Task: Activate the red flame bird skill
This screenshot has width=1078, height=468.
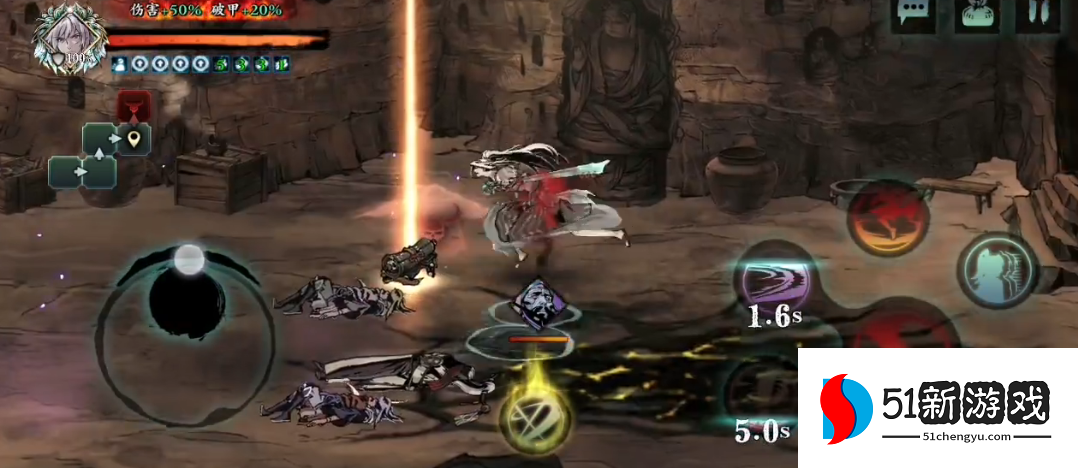Action: coord(884,217)
